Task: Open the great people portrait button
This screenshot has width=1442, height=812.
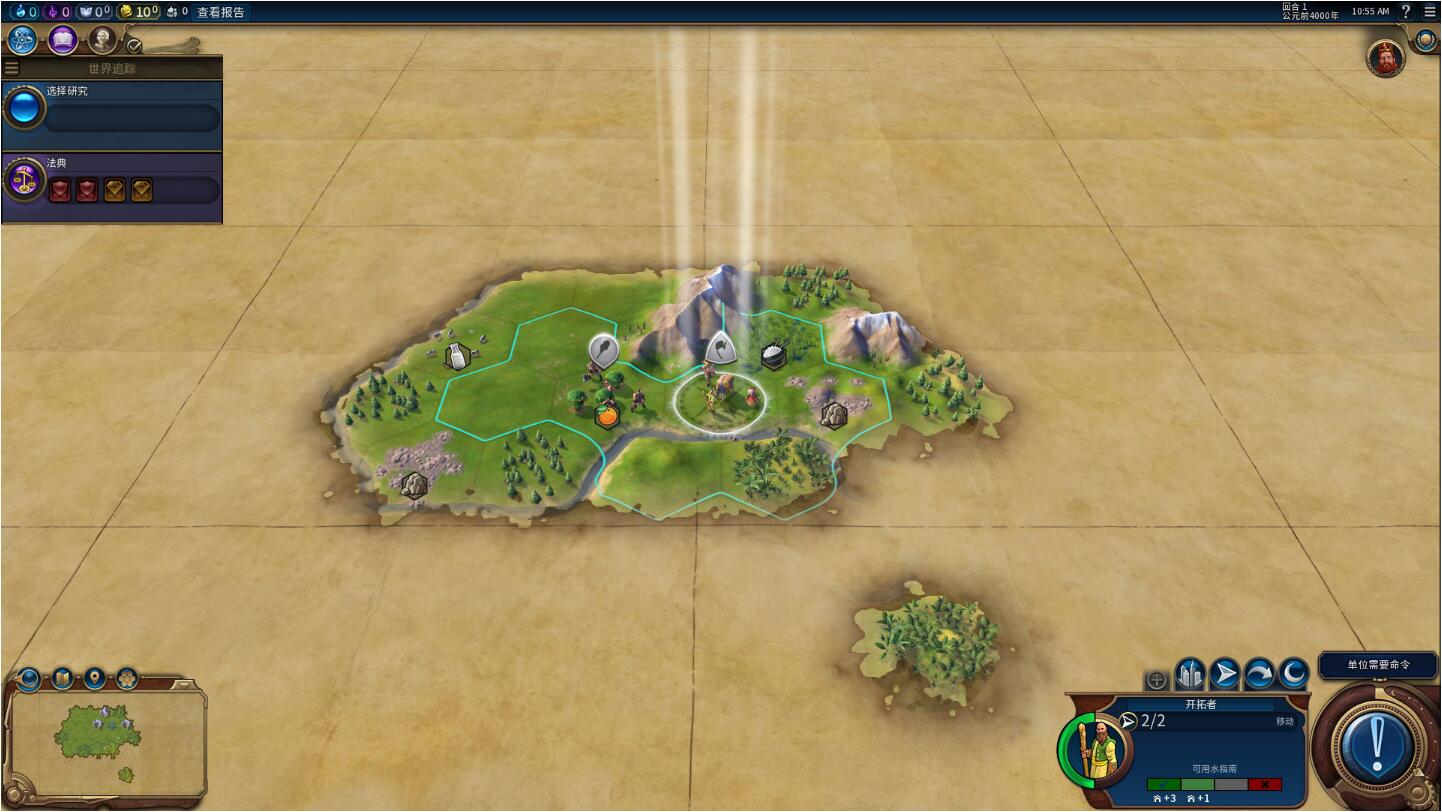Action: [x=102, y=40]
